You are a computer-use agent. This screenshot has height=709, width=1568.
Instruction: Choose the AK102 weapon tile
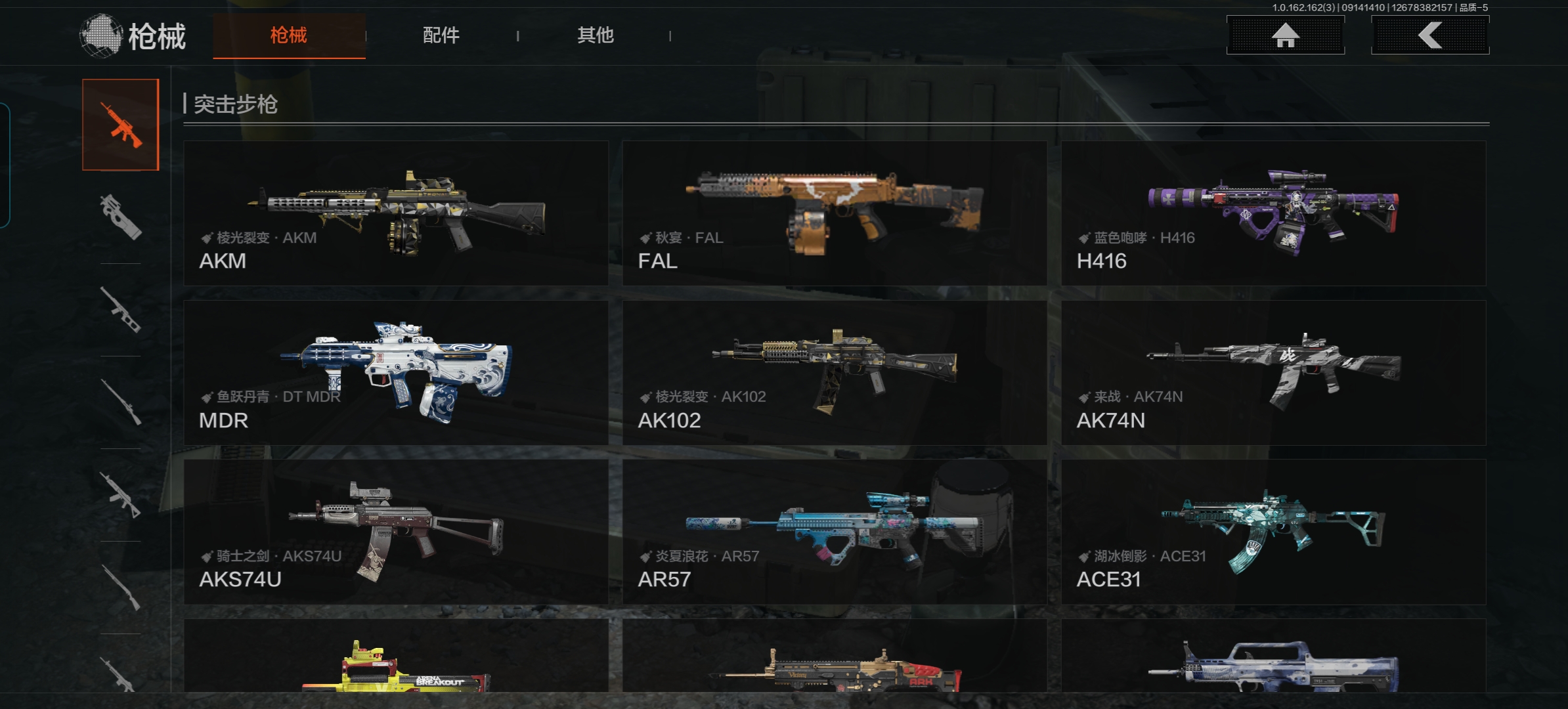pos(834,373)
